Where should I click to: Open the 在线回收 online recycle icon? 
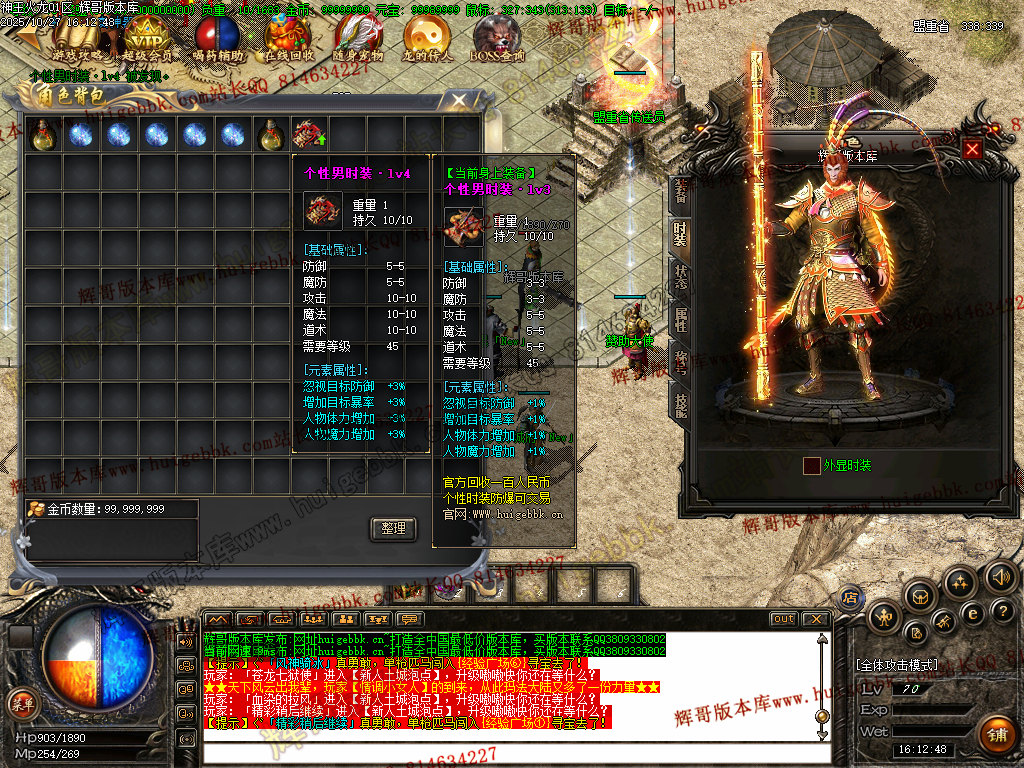287,40
